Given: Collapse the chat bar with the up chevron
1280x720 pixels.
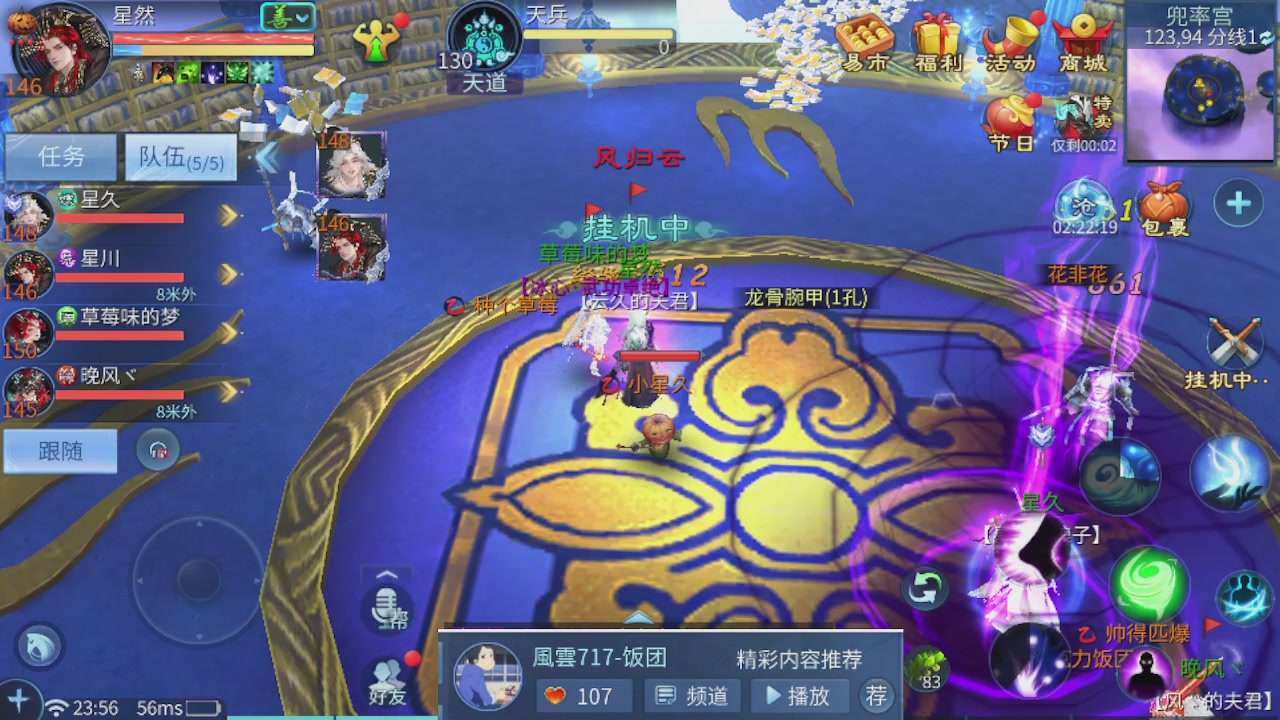Looking at the screenshot, I should (387, 575).
